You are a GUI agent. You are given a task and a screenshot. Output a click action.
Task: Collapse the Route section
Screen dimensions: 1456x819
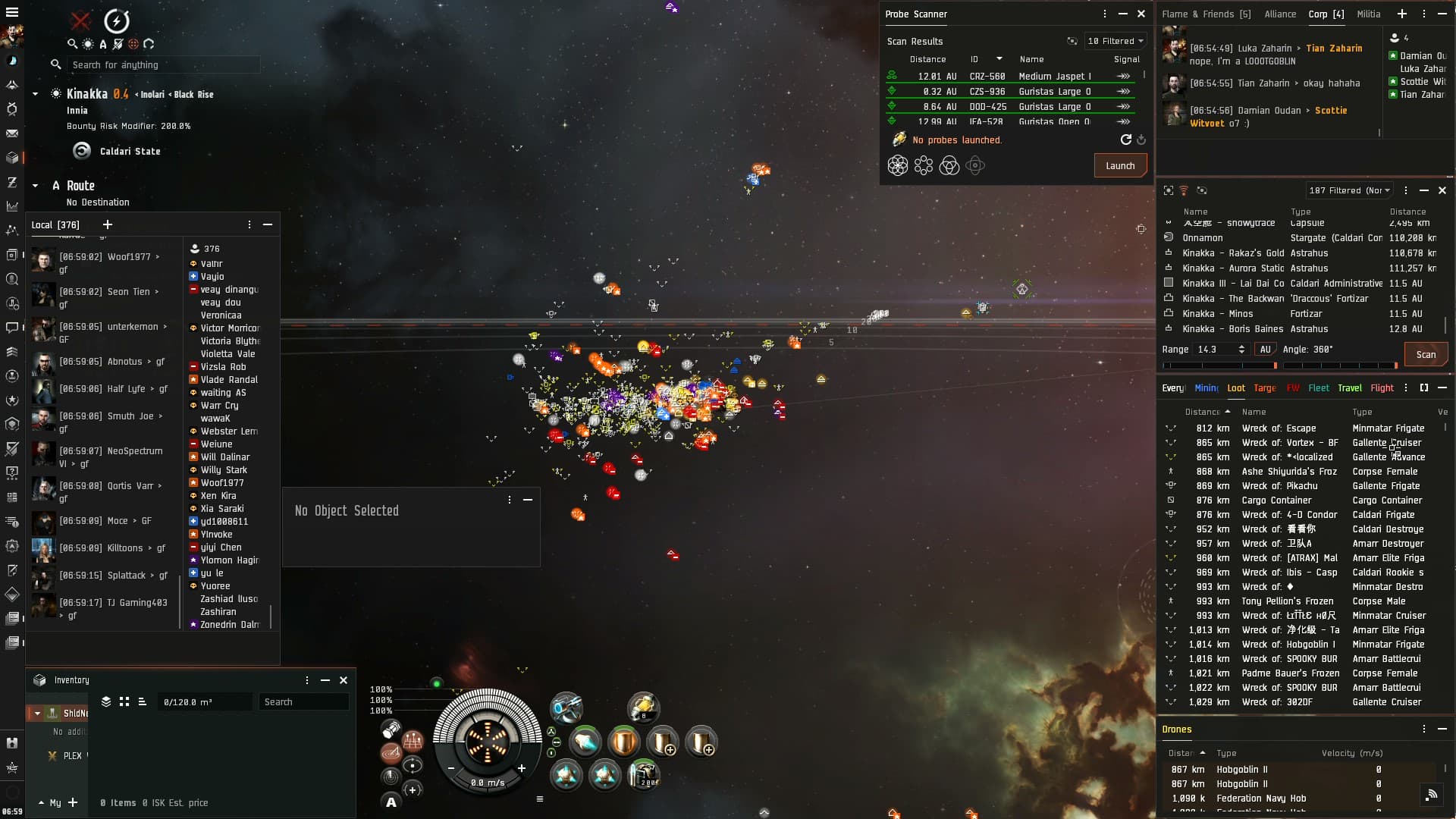coord(35,186)
